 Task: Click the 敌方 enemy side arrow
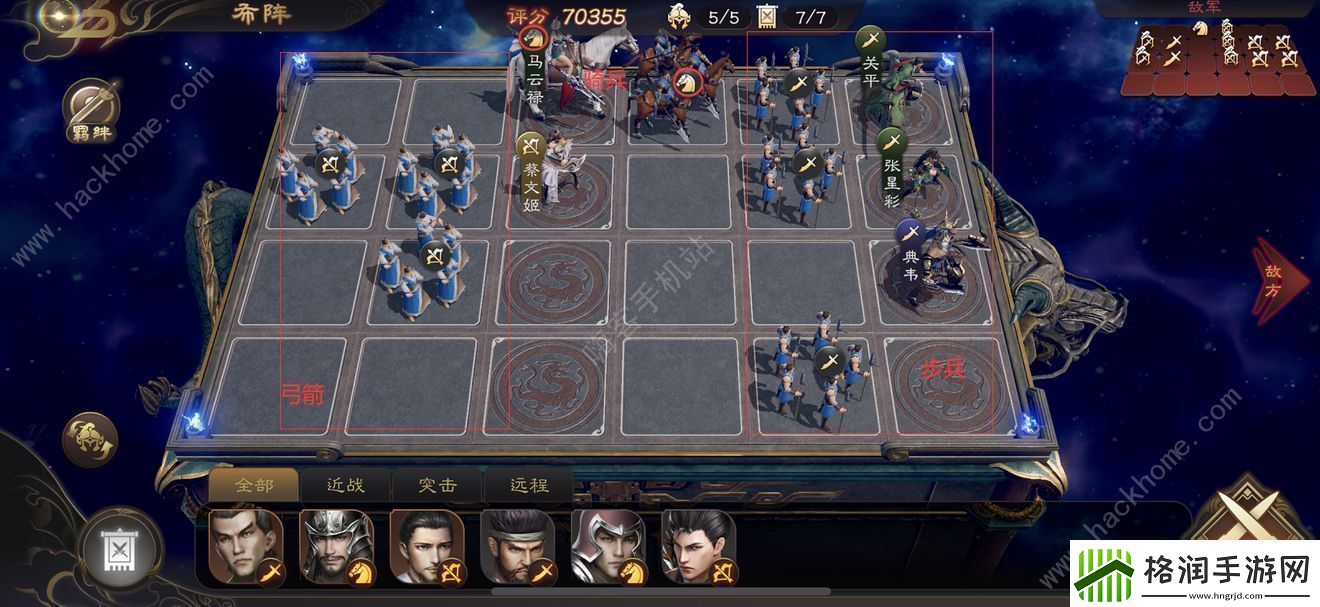coord(1278,281)
